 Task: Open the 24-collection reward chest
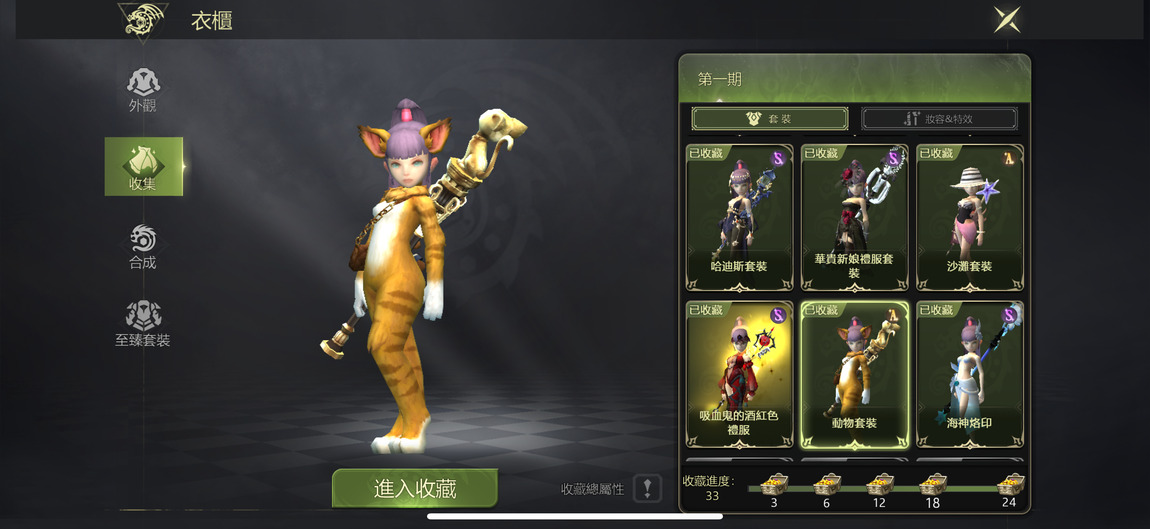coord(1010,487)
